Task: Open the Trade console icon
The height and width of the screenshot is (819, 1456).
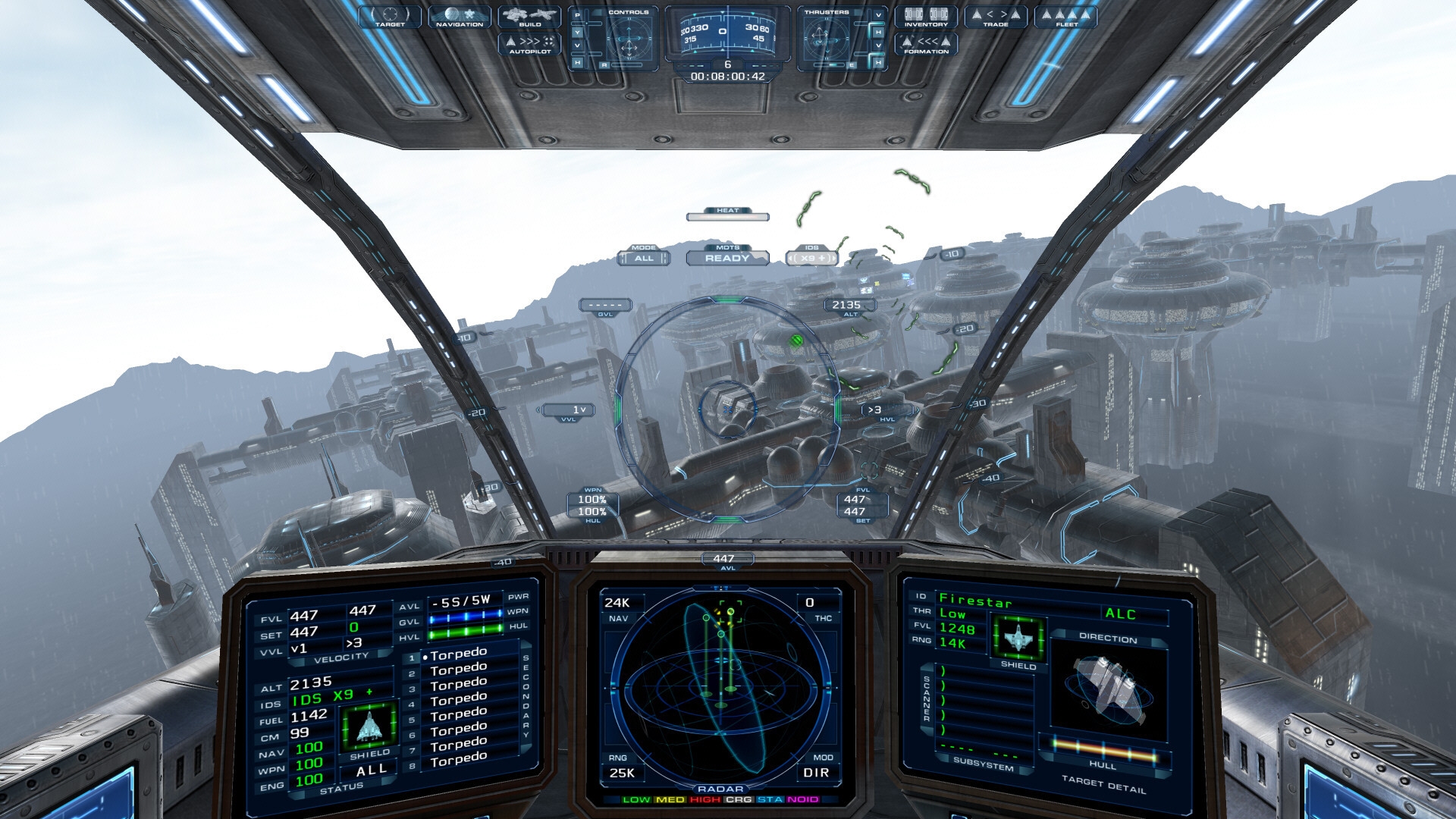Action: click(x=996, y=17)
